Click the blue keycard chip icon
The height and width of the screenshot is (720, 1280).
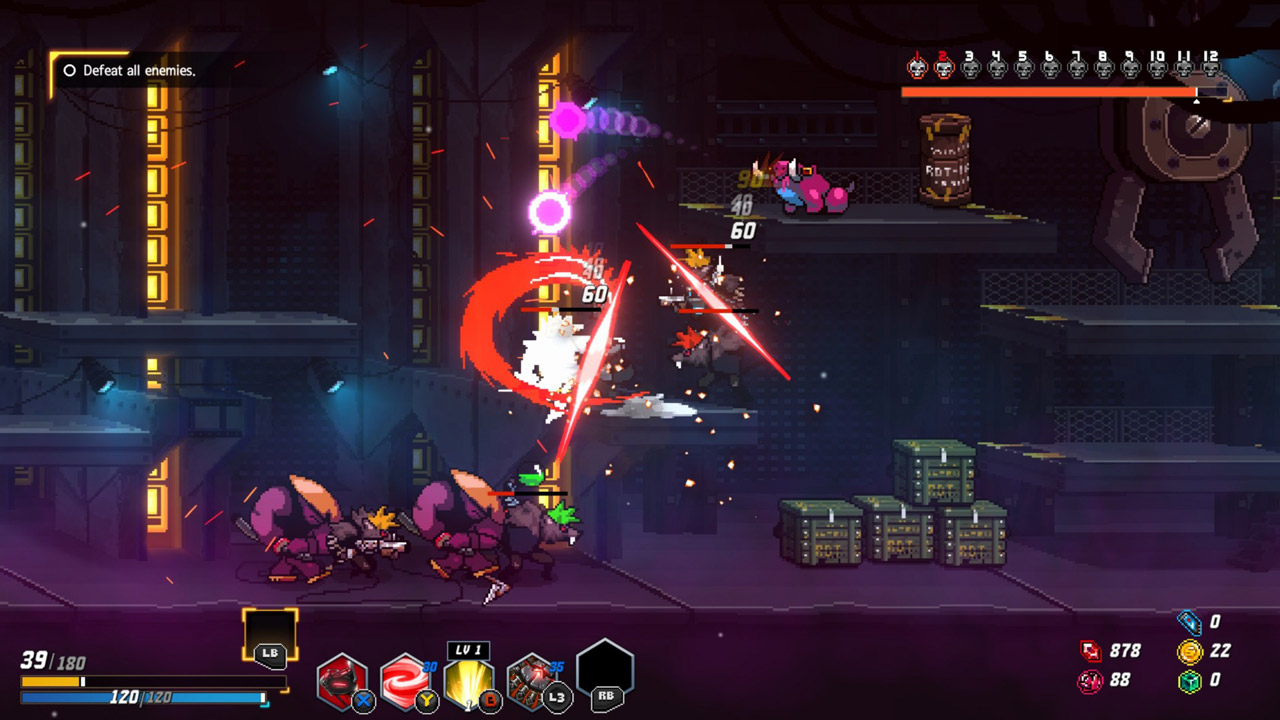point(1189,622)
